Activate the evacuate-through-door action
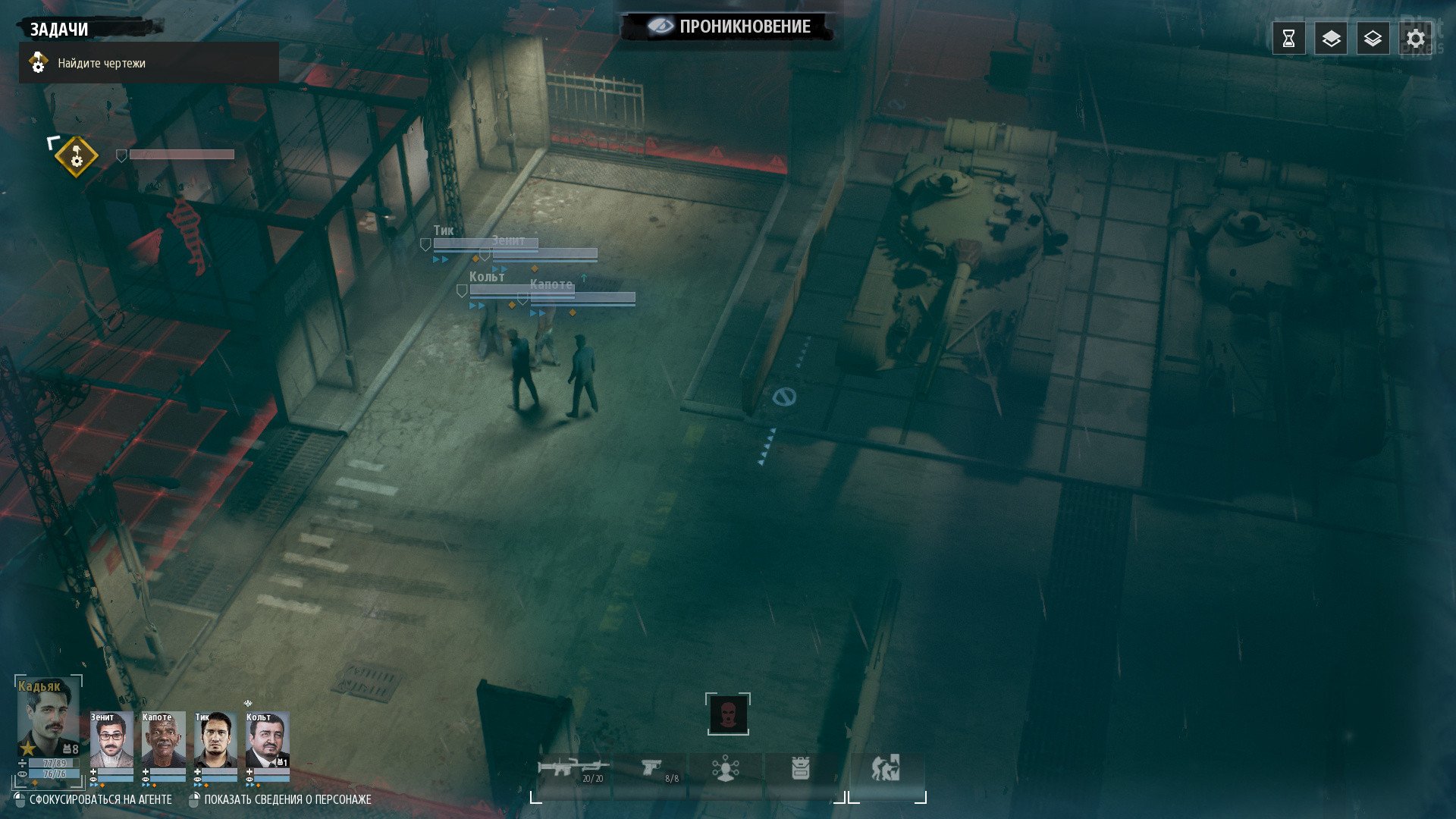 tap(886, 769)
